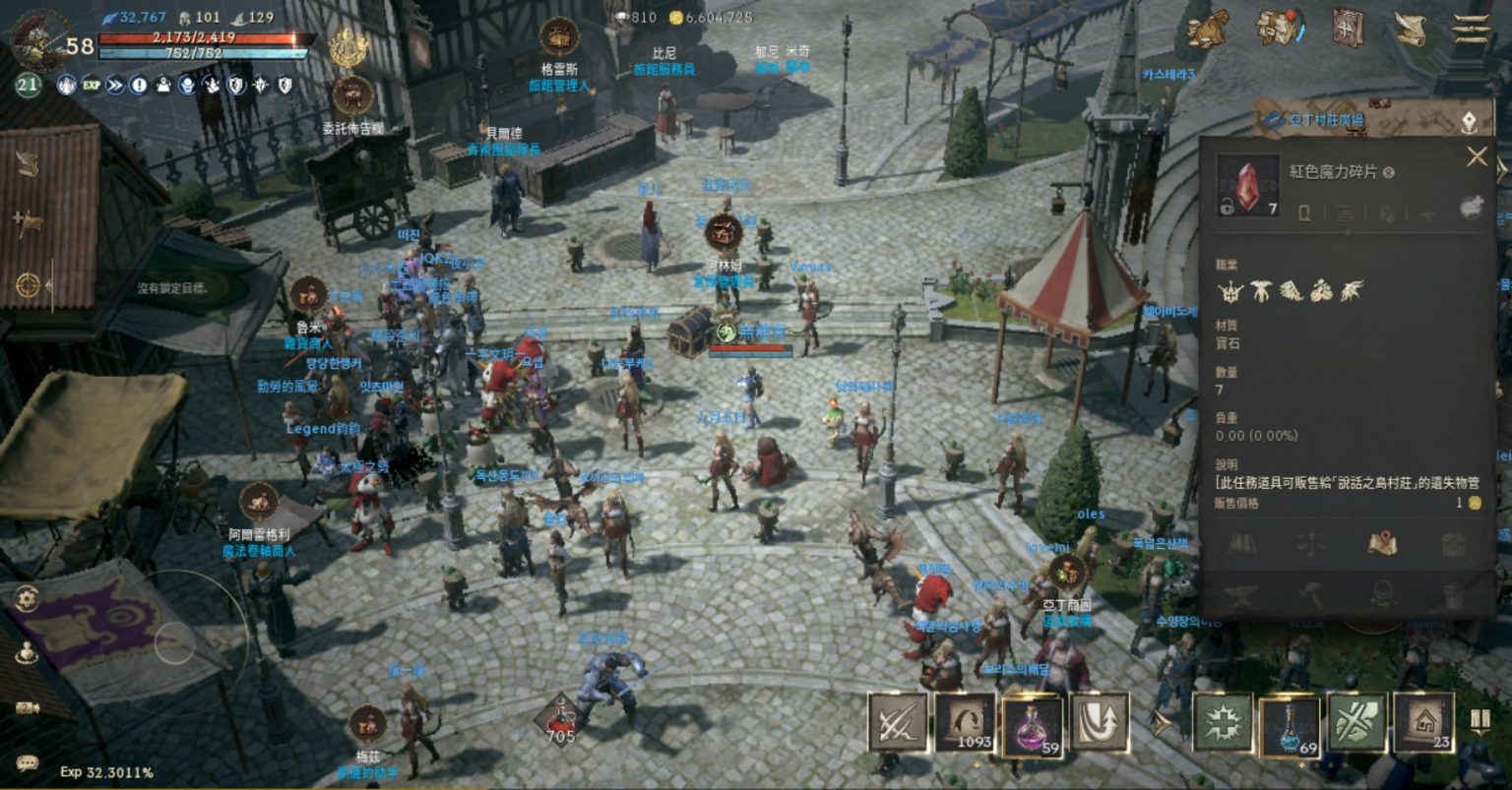Click the map pin on the location bar
The width and height of the screenshot is (1512, 790).
coord(1469,121)
